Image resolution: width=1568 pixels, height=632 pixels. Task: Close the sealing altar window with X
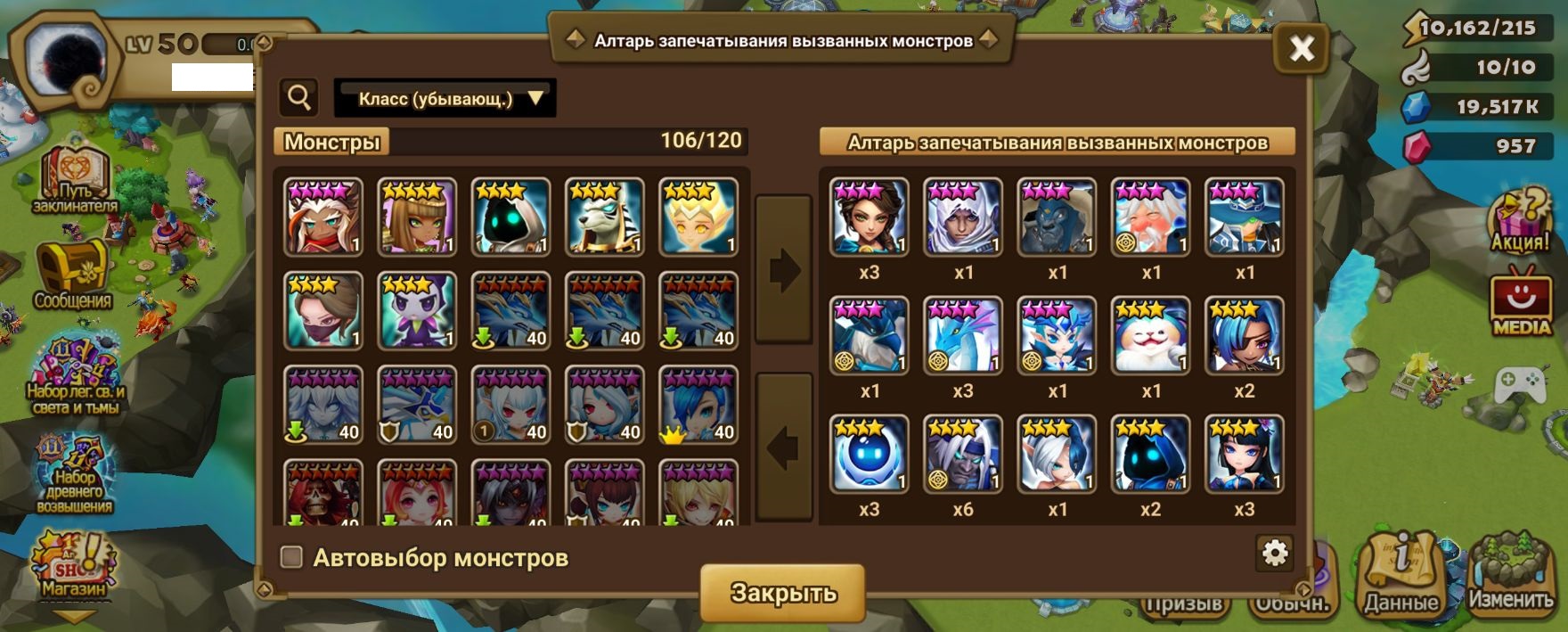coord(1301,48)
